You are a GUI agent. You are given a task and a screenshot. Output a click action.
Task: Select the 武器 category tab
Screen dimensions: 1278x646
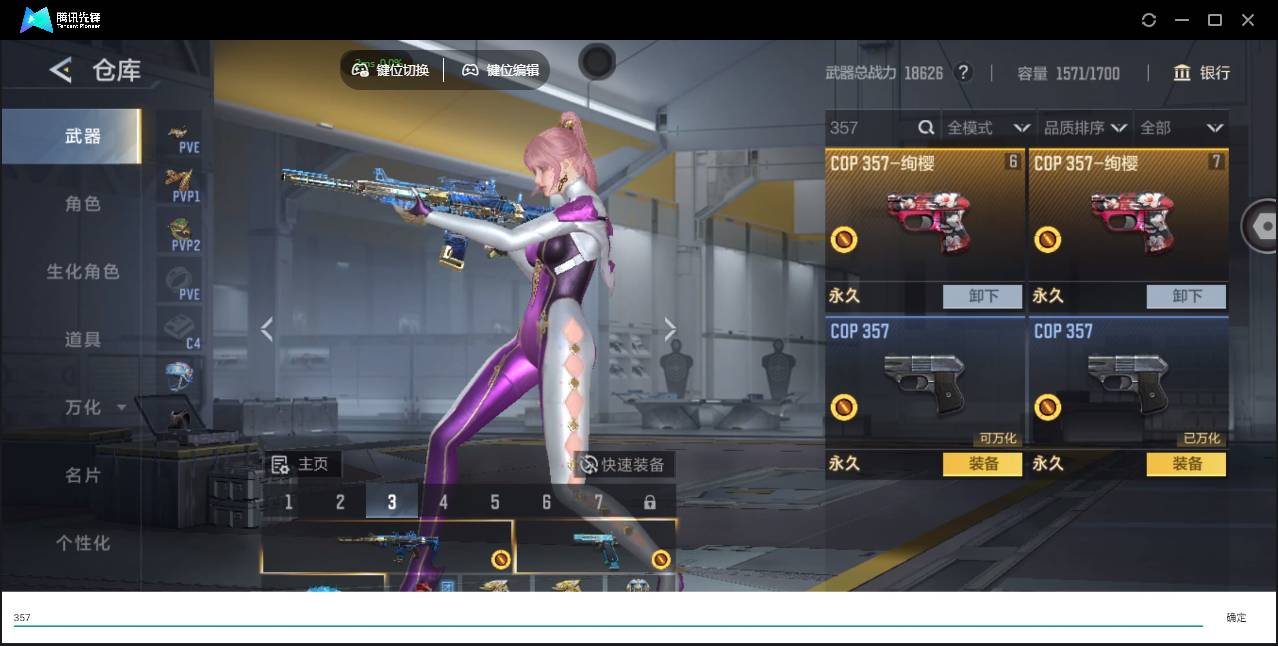(x=82, y=136)
